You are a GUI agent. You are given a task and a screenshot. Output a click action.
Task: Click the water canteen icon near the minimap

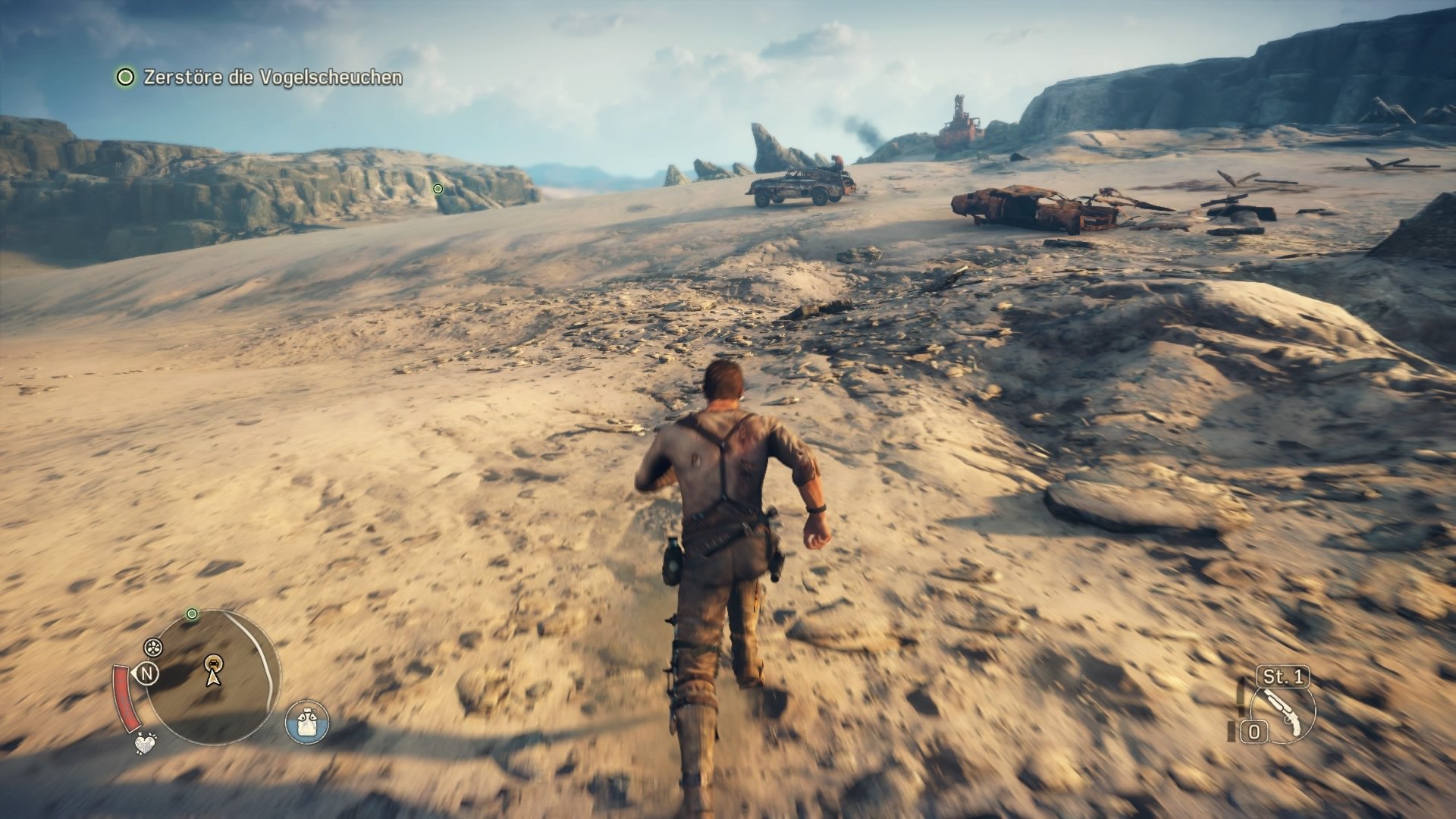(306, 721)
